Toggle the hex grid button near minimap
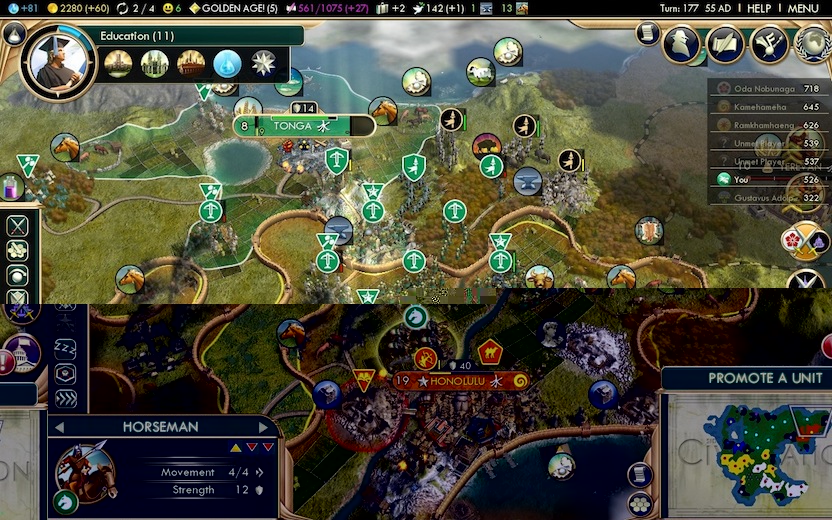 [640, 503]
